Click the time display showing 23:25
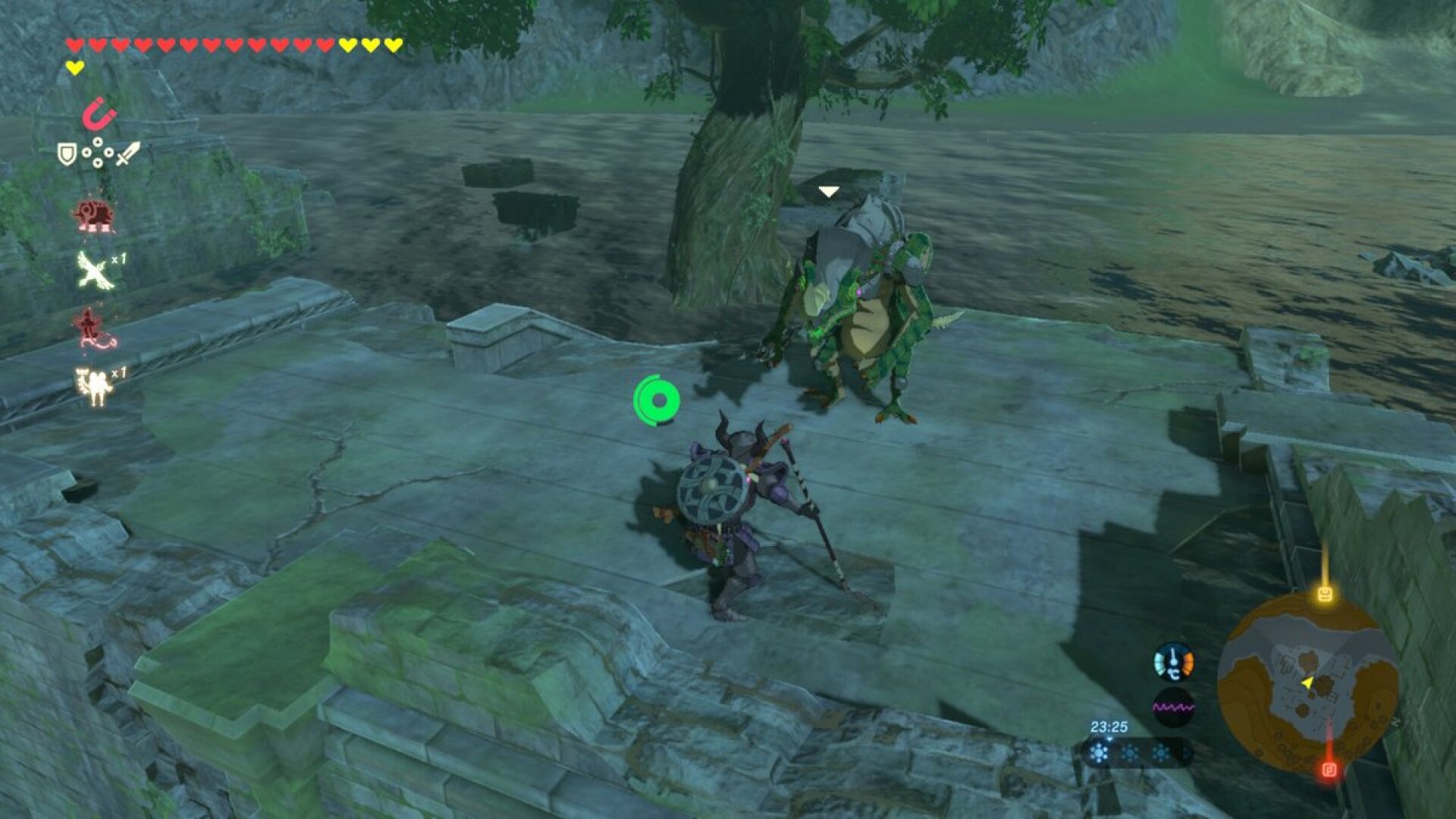The height and width of the screenshot is (819, 1456). click(x=1109, y=726)
